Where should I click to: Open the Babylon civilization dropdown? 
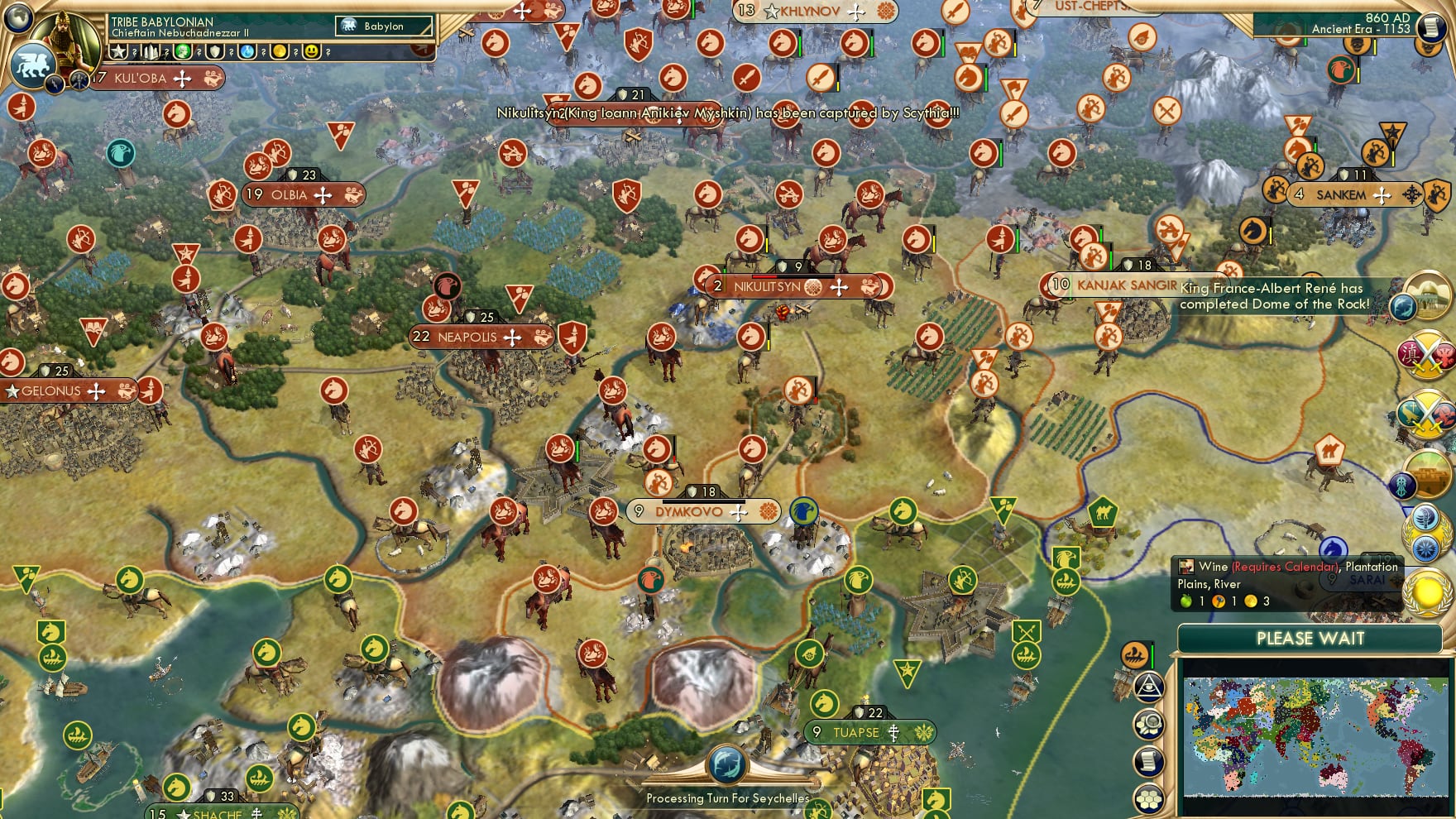pyautogui.click(x=384, y=26)
